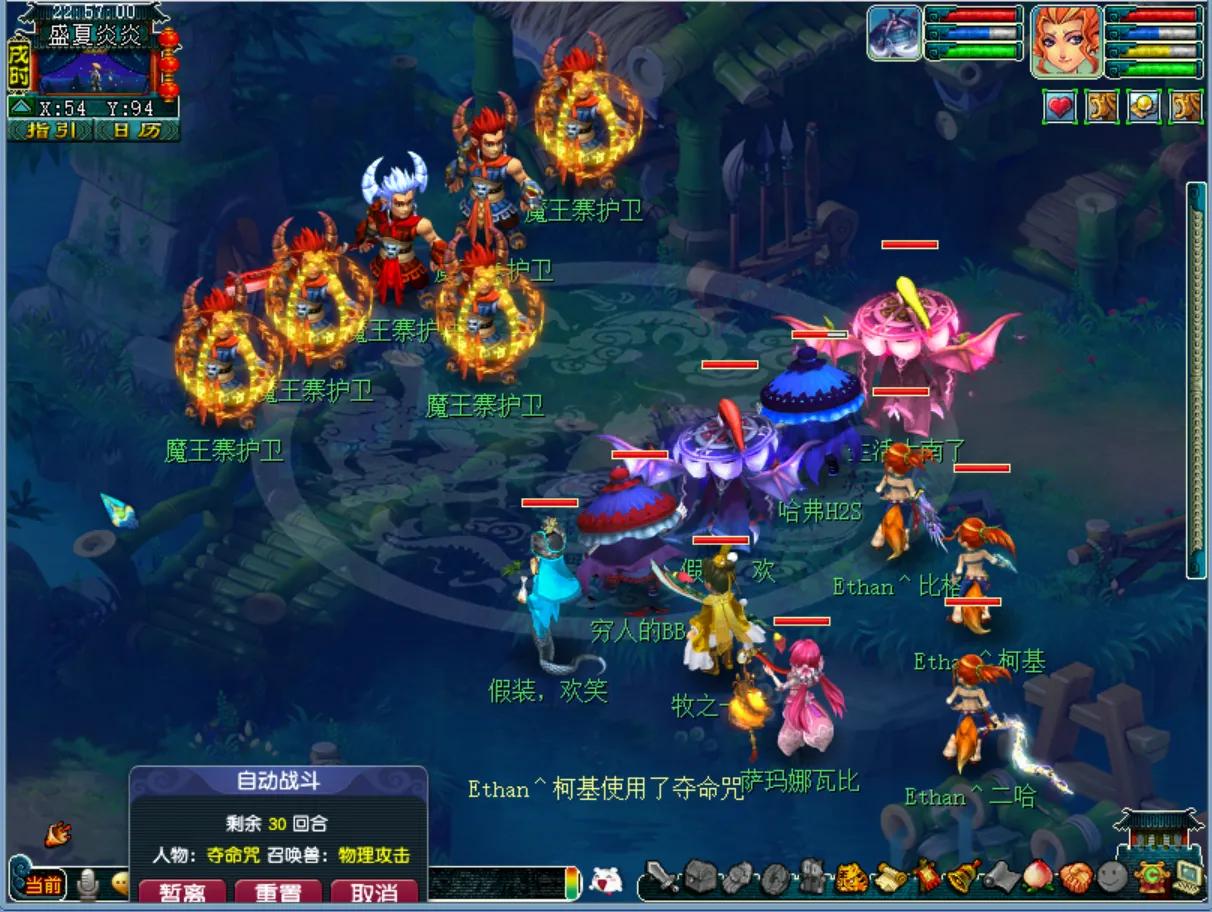Click the golden orb status icon

point(1144,106)
